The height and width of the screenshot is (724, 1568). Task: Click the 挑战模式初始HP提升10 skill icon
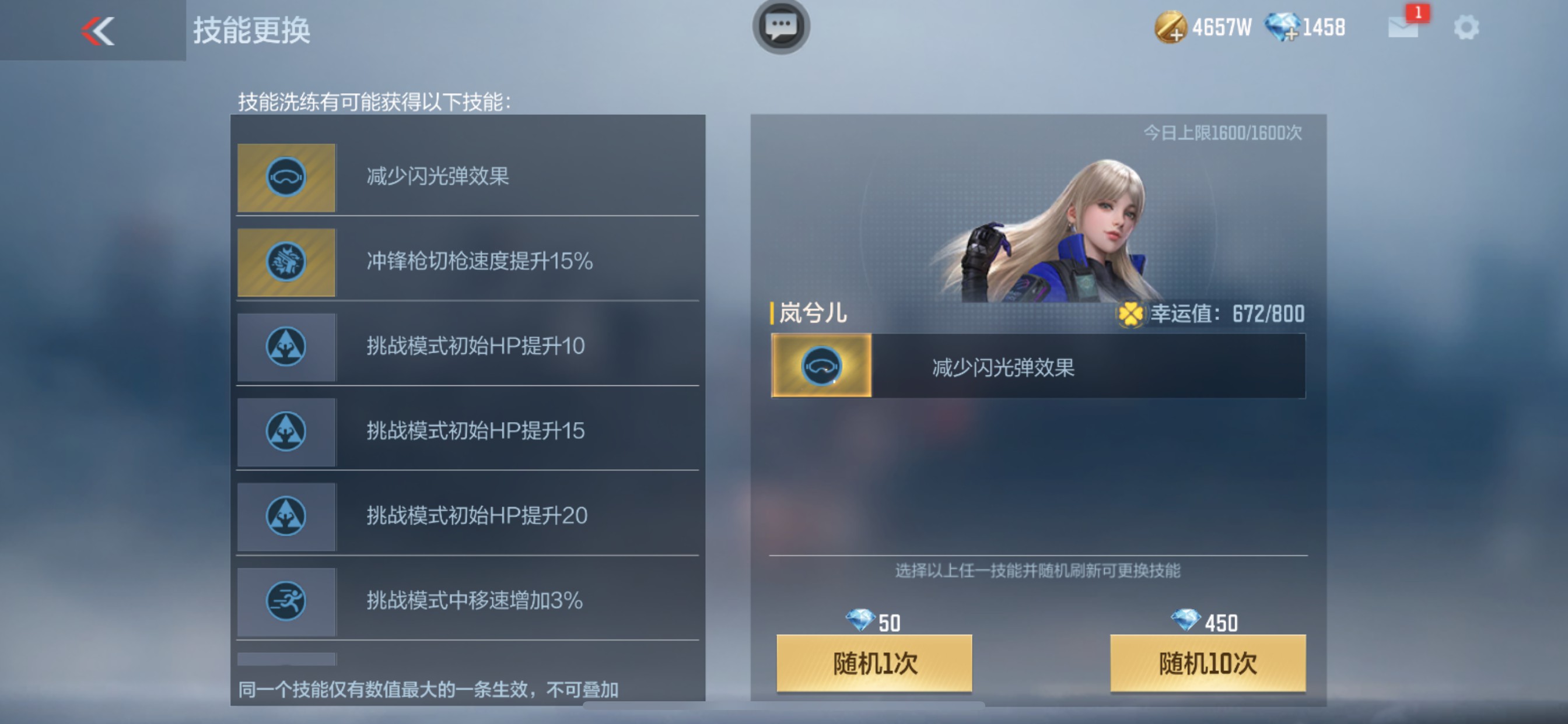286,347
